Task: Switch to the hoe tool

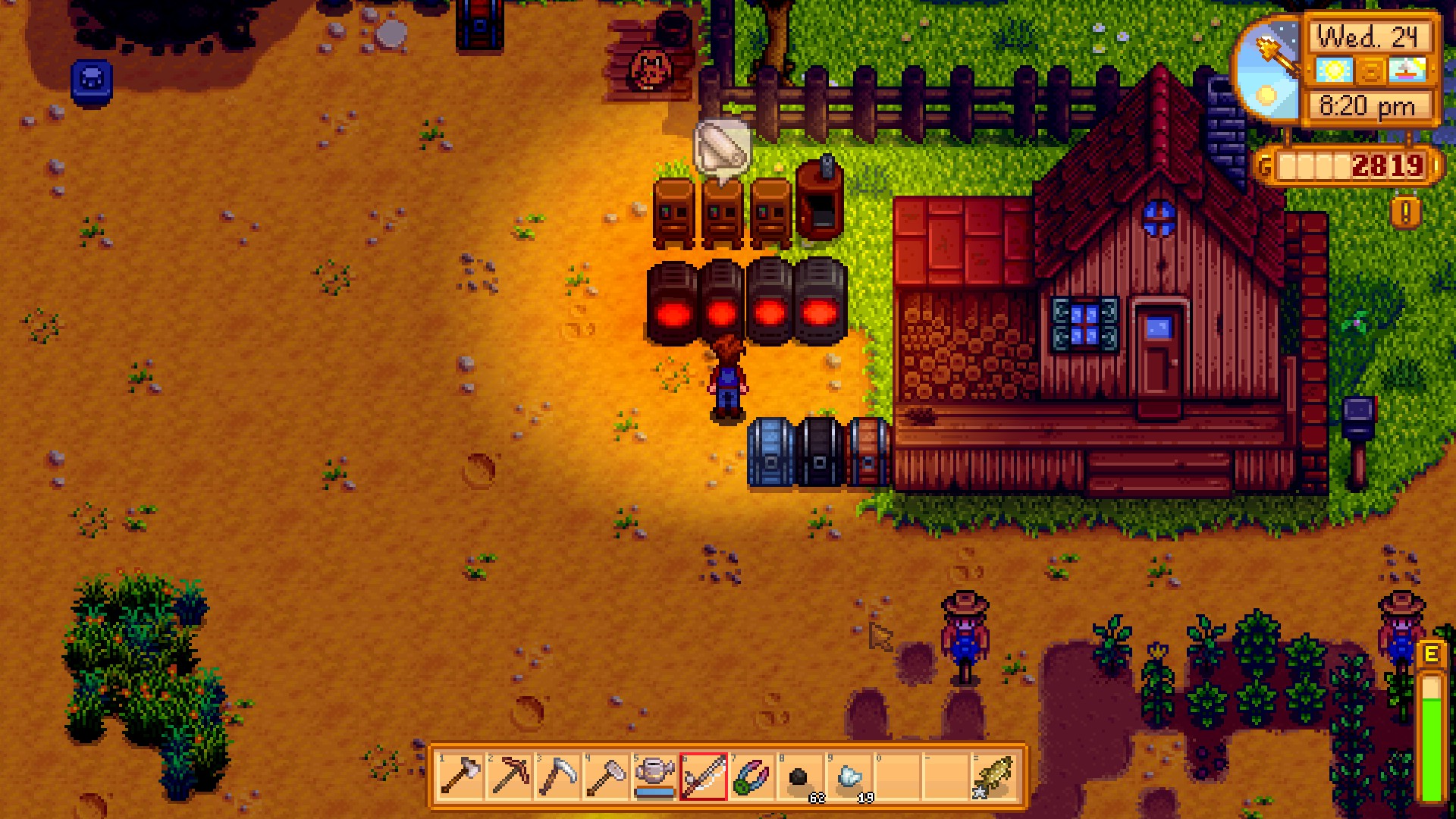Action: pos(606,777)
